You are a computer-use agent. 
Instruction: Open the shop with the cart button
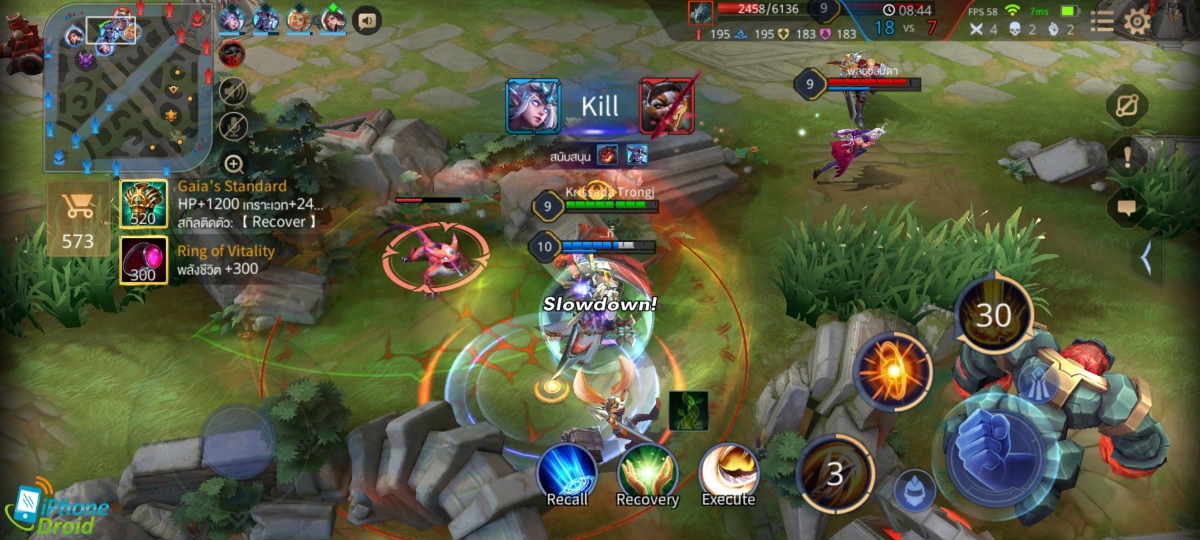(77, 218)
